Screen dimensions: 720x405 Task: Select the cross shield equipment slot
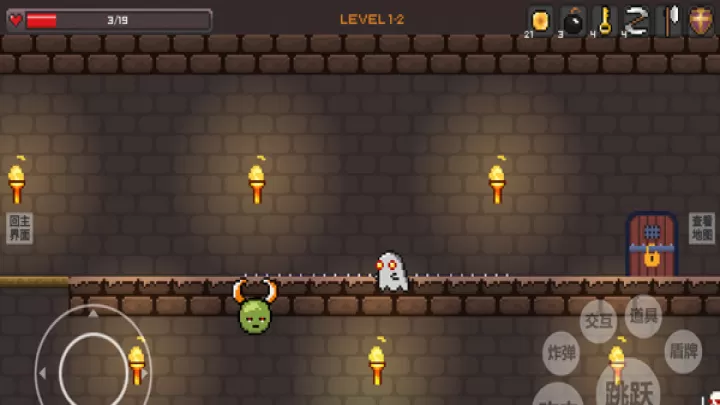(x=701, y=20)
